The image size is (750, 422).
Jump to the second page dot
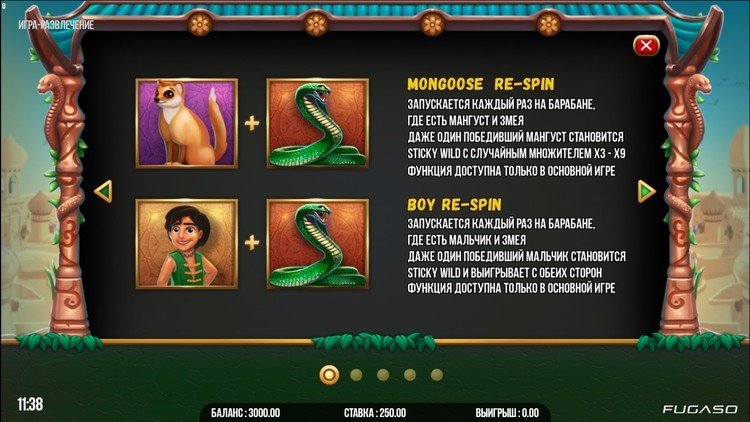click(356, 375)
